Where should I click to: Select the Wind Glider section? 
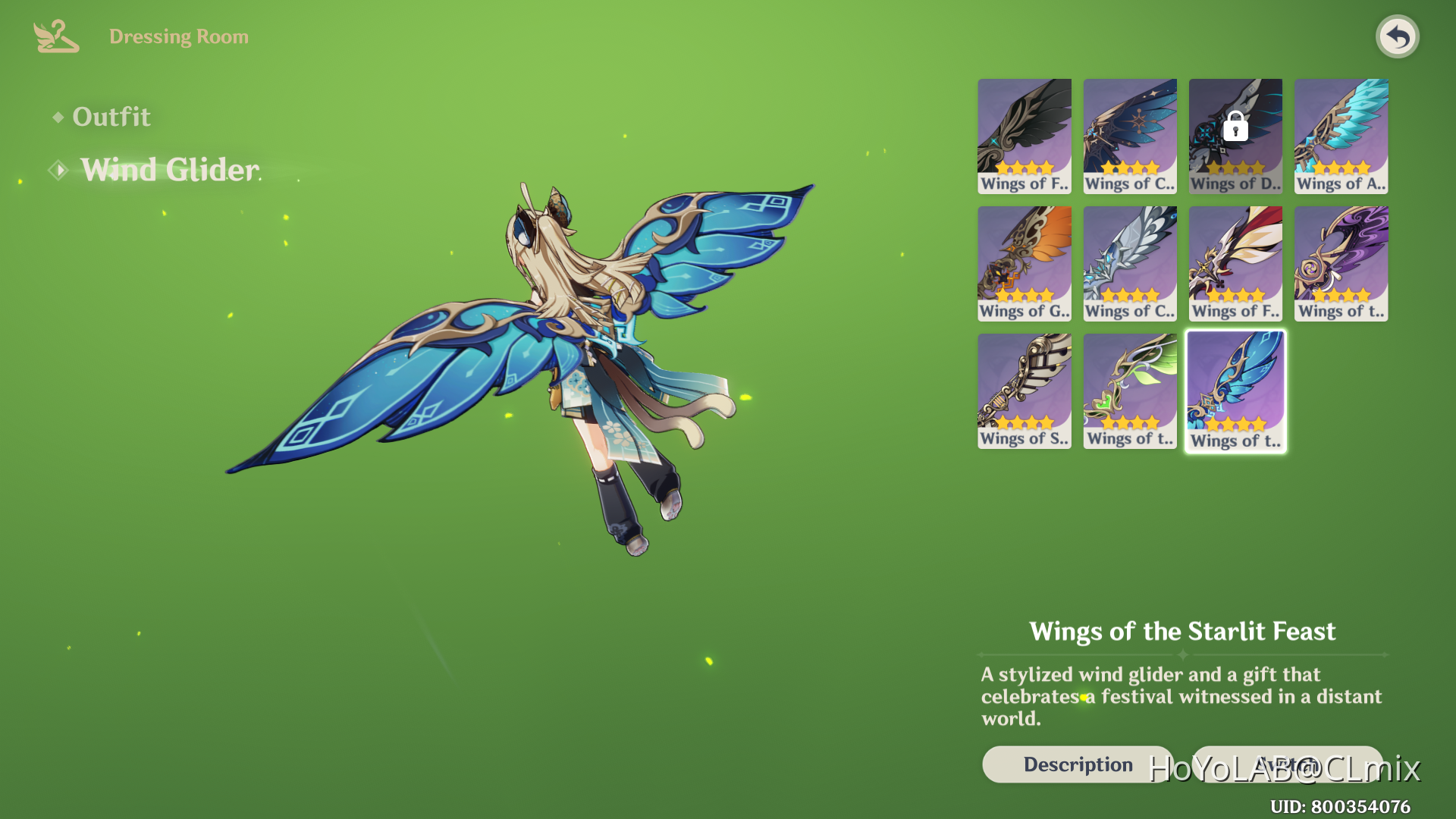[x=168, y=169]
